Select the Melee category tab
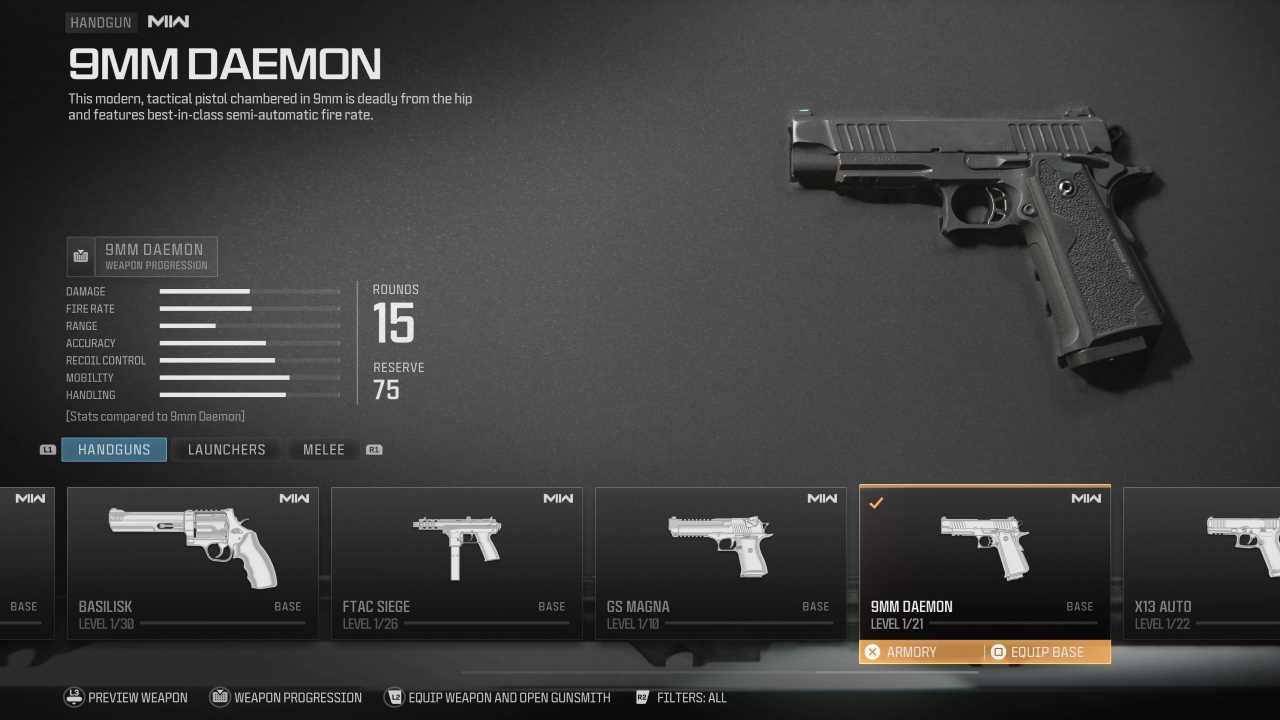 coord(323,450)
